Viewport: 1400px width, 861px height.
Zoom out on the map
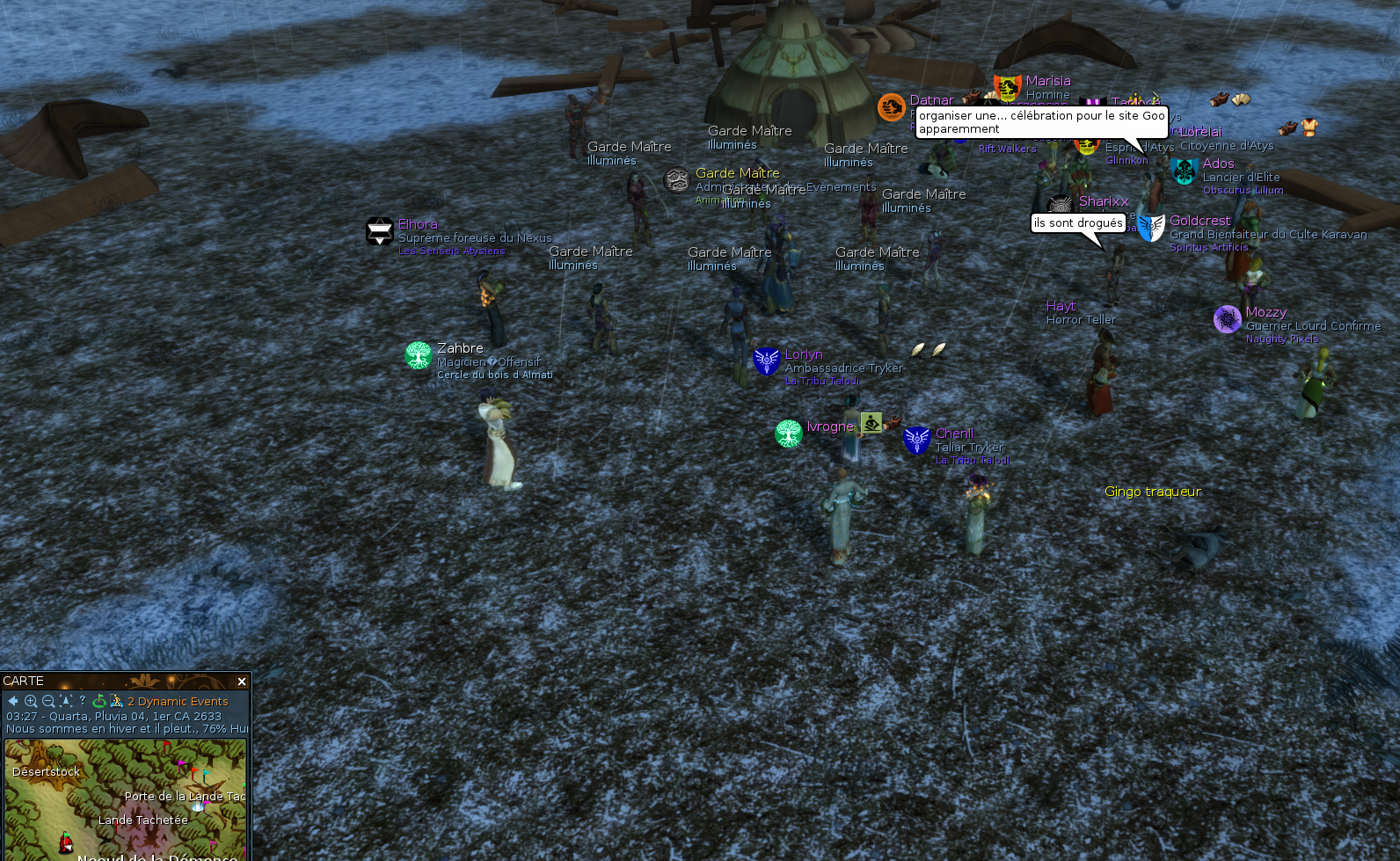(48, 701)
